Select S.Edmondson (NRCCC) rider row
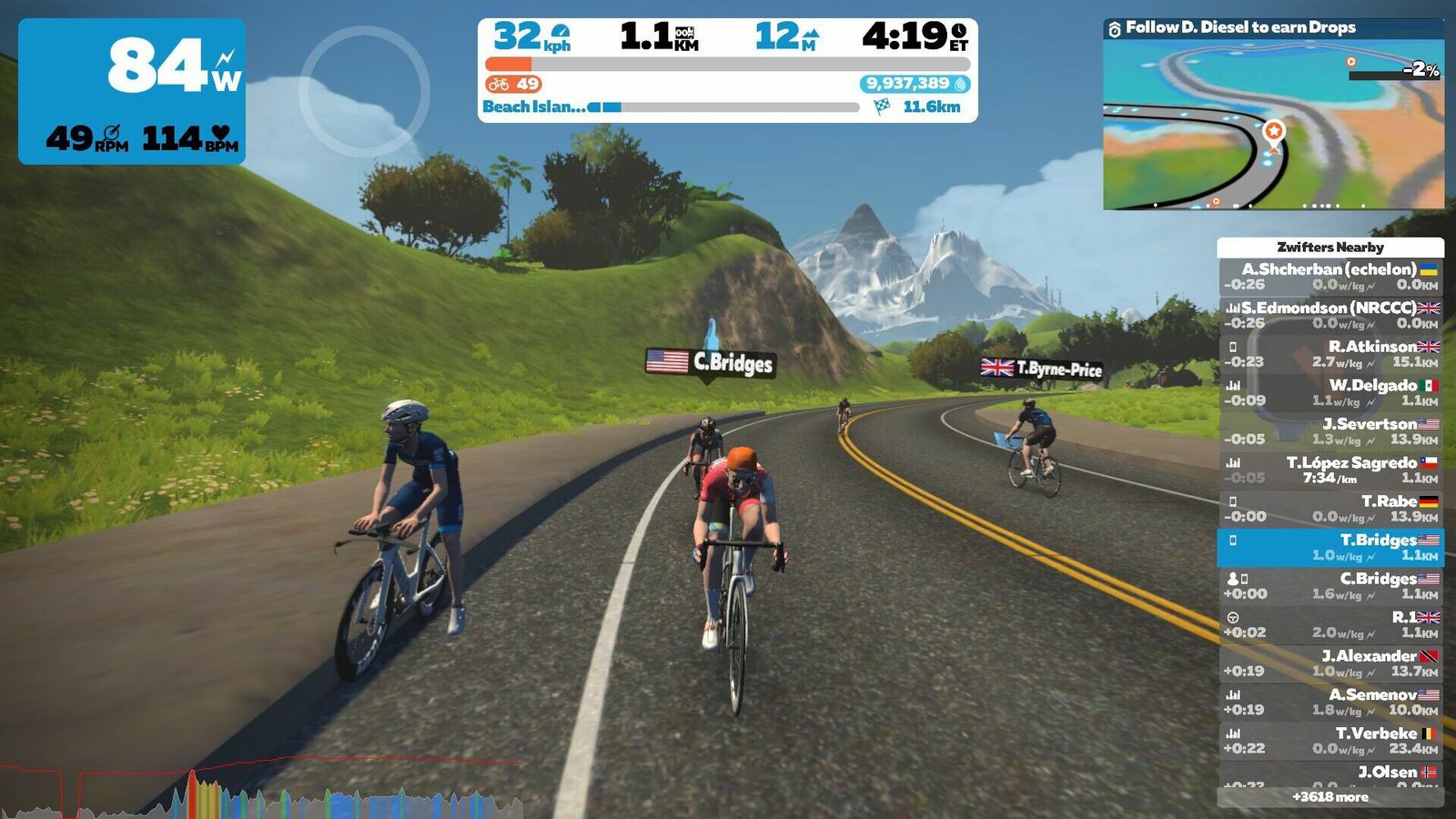 pyautogui.click(x=1330, y=315)
